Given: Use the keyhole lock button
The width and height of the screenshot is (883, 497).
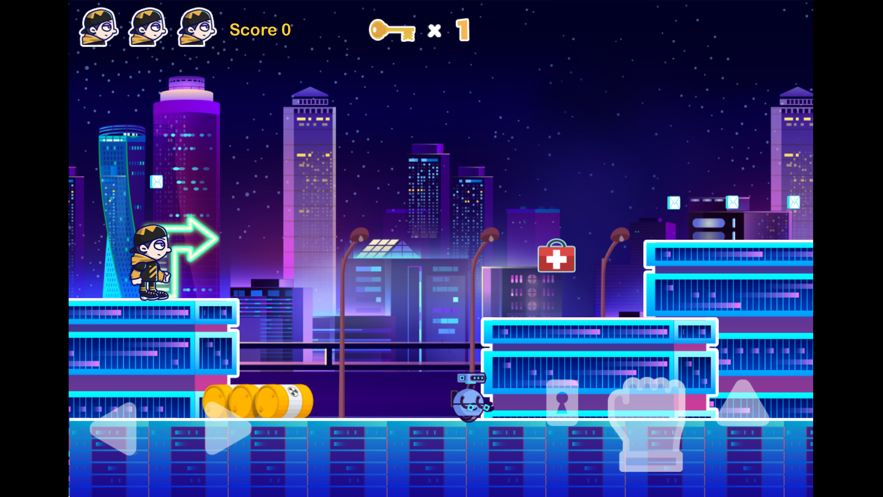Looking at the screenshot, I should coord(562,403).
